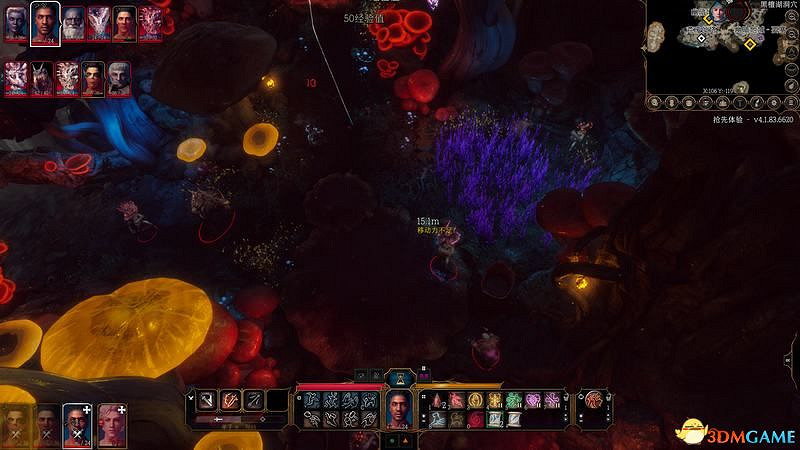Screen dimensions: 800x450
Task: Activate the round orange ability beside hotbar
Action: tap(594, 400)
